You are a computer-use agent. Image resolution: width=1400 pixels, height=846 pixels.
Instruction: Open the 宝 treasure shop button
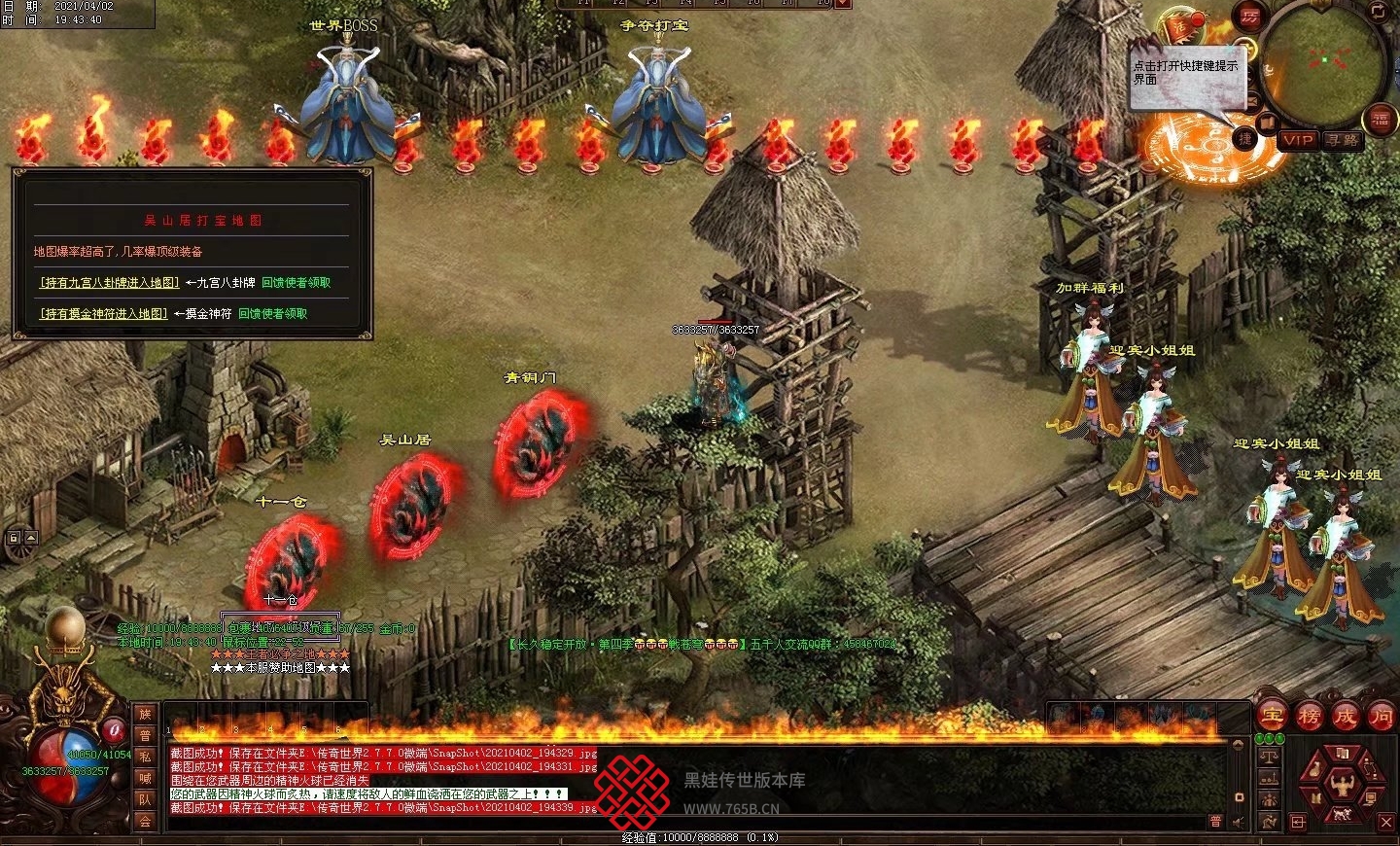(1273, 717)
